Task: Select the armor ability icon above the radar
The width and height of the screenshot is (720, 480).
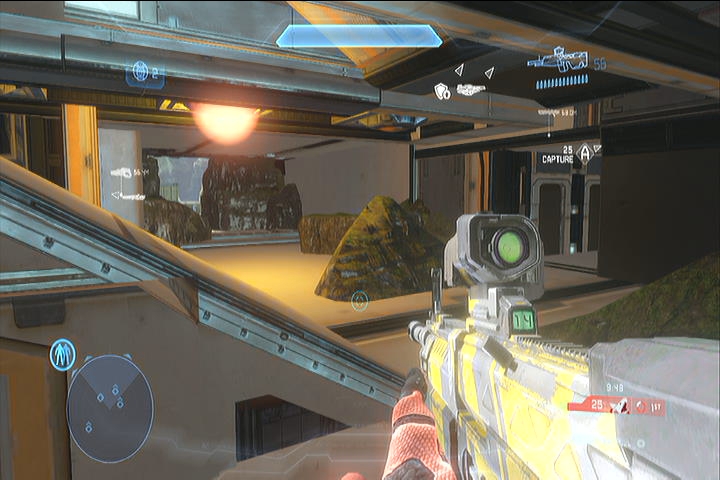Action: point(62,354)
